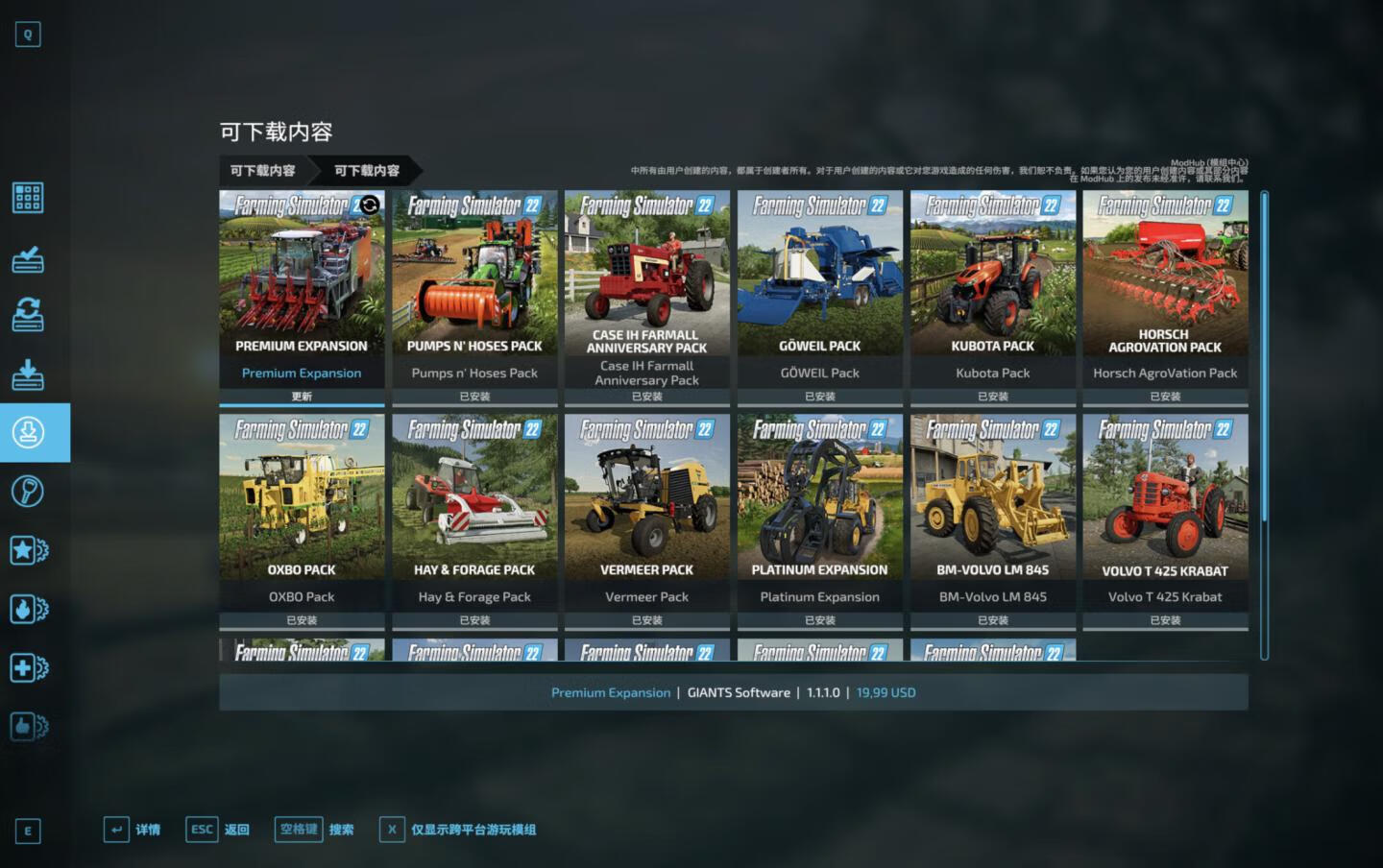Select the BM-Volvo LM 845 tile
The height and width of the screenshot is (868, 1383).
click(992, 512)
